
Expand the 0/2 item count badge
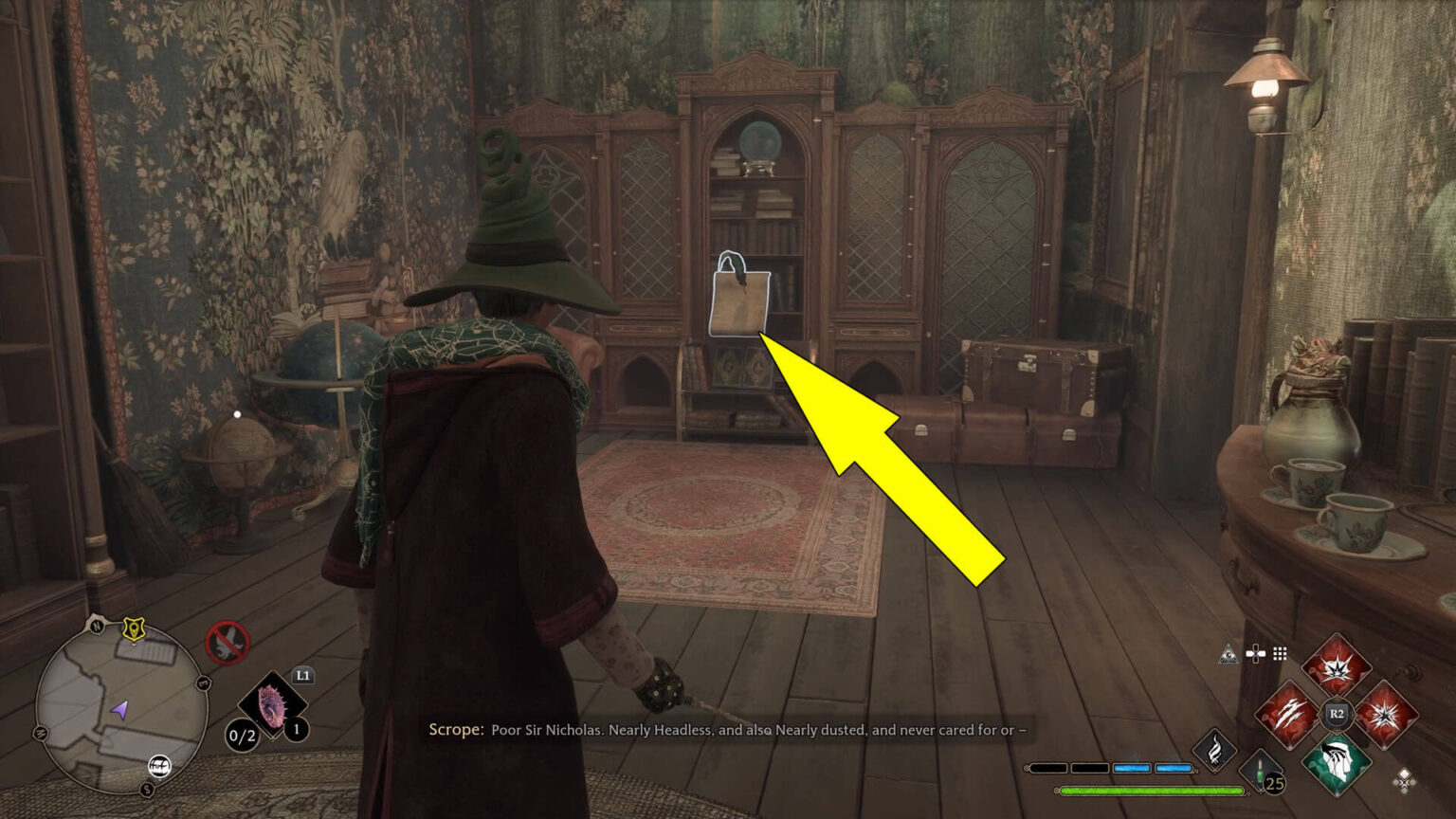tap(241, 735)
